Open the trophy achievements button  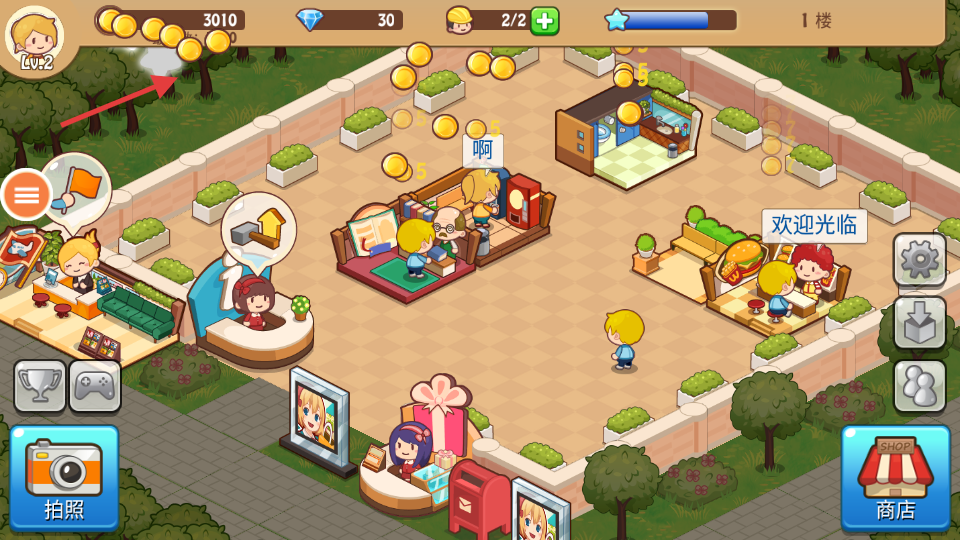[40, 386]
